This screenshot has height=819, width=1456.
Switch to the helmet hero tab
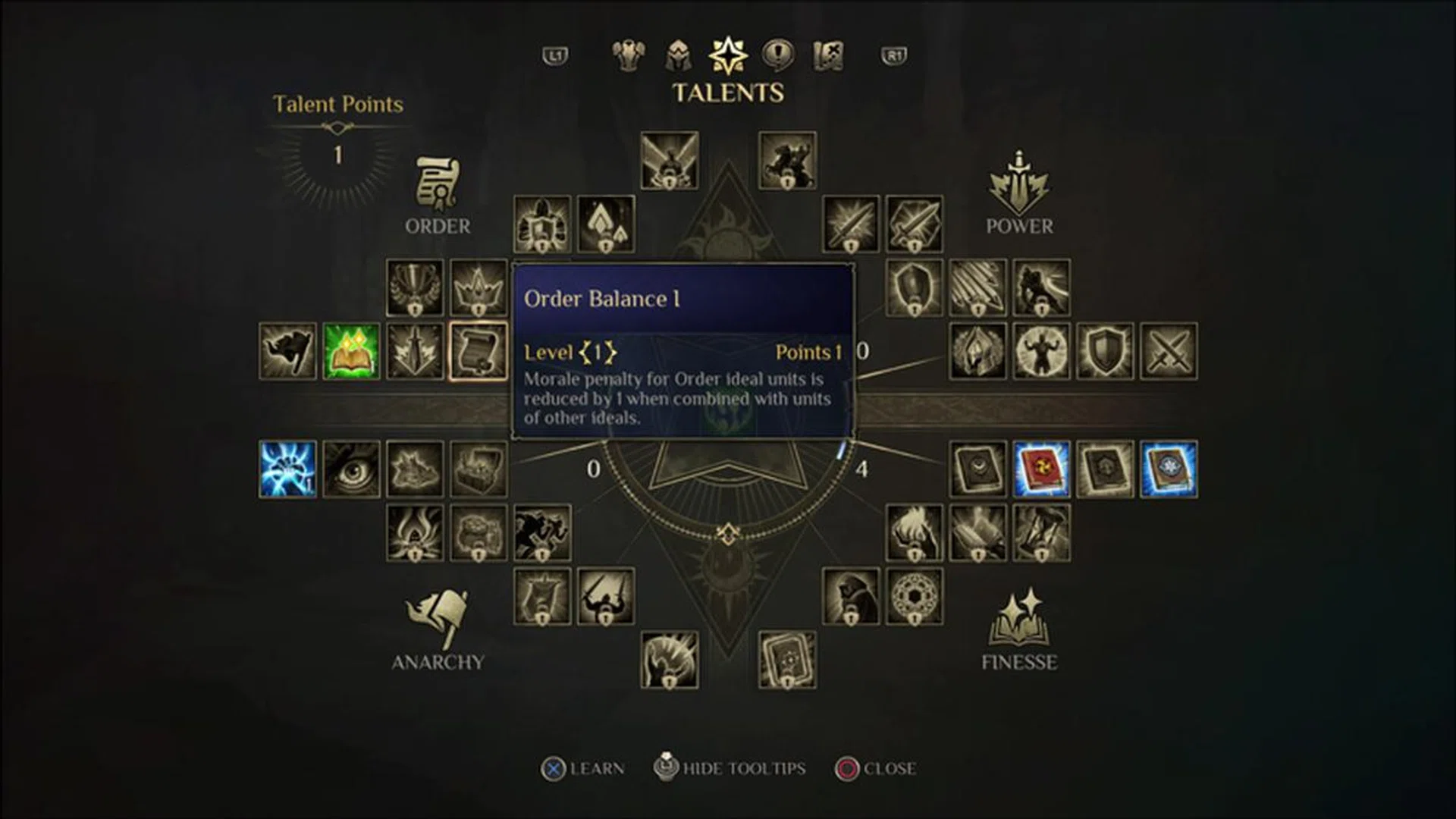(678, 55)
